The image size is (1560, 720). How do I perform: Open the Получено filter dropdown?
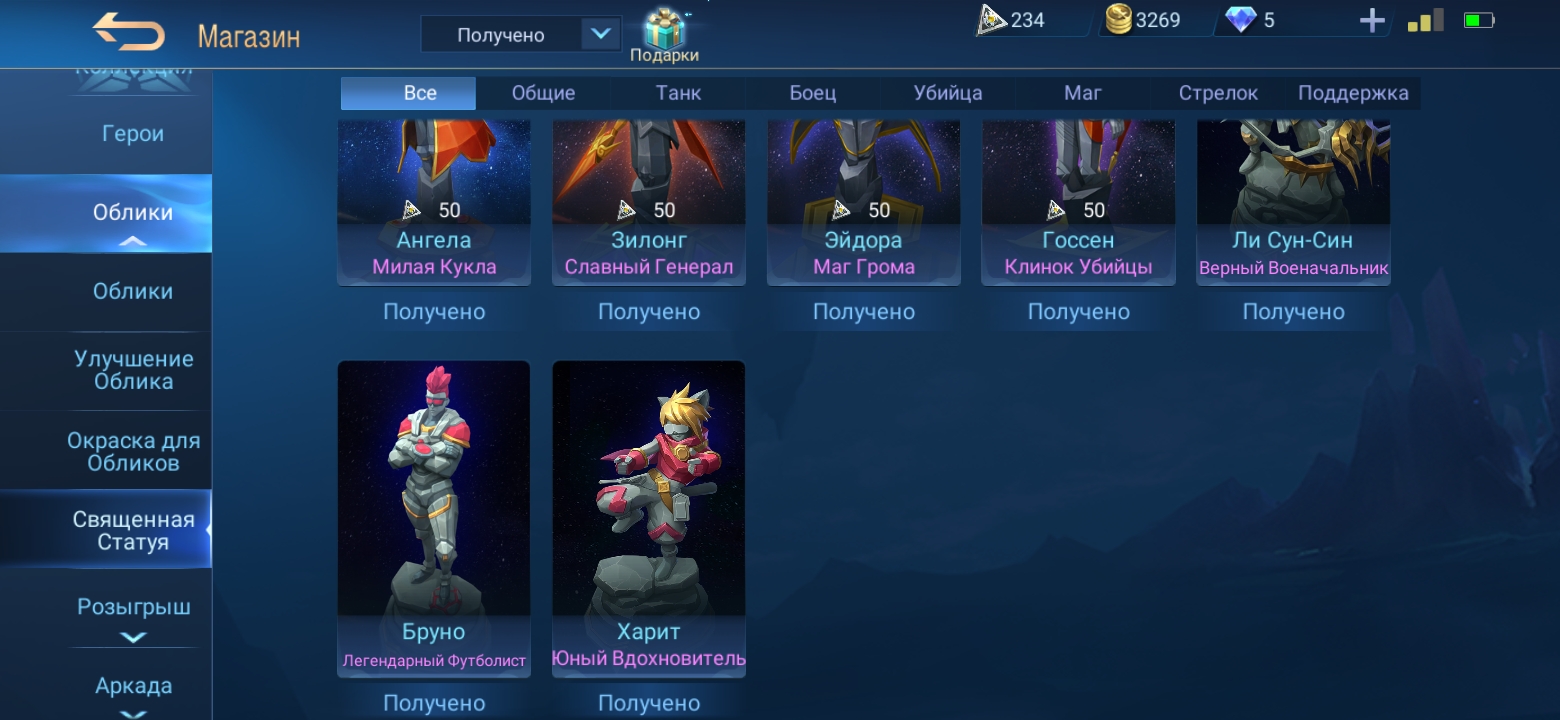521,35
